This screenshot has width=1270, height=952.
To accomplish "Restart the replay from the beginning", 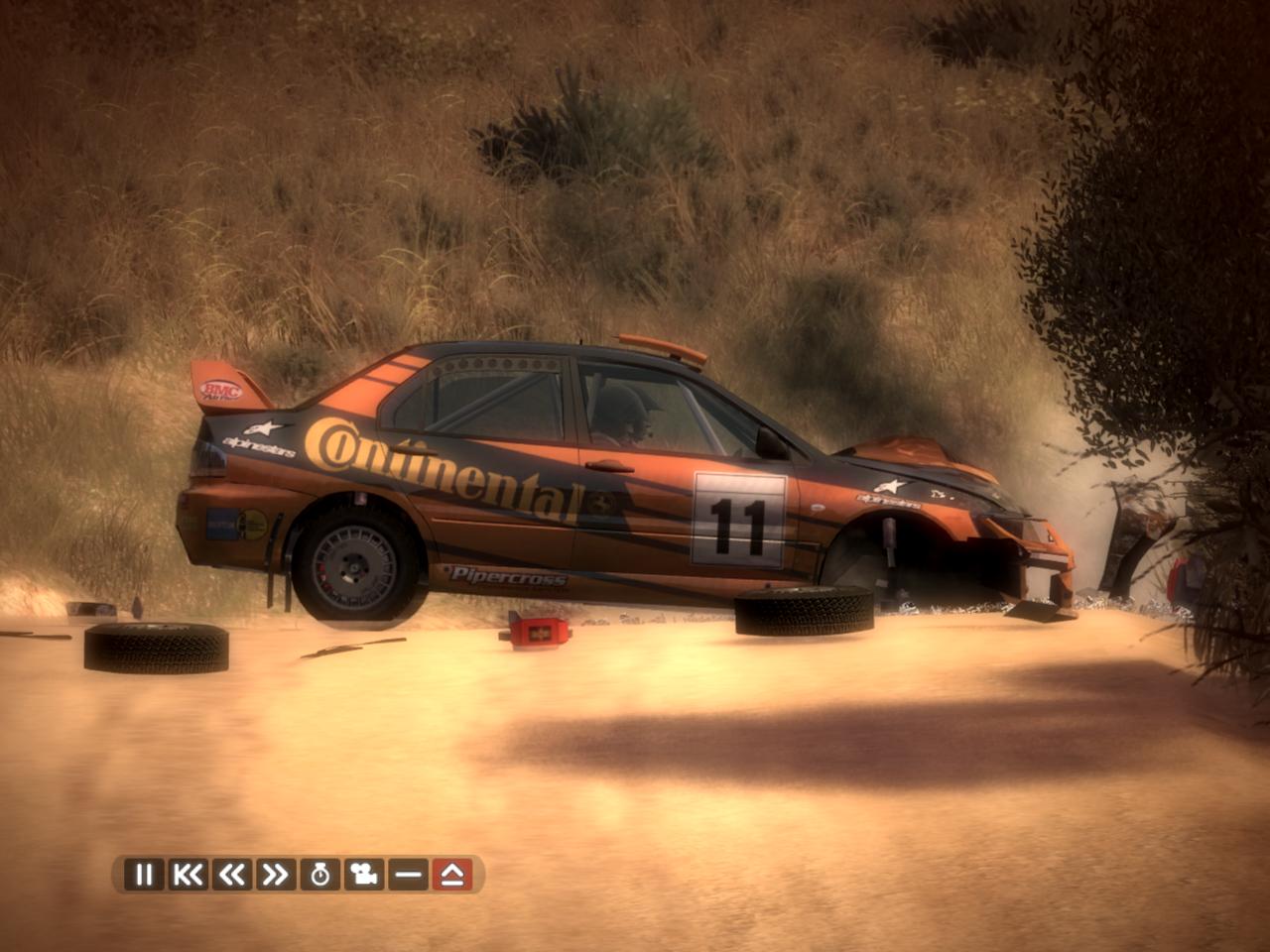I will 188,875.
